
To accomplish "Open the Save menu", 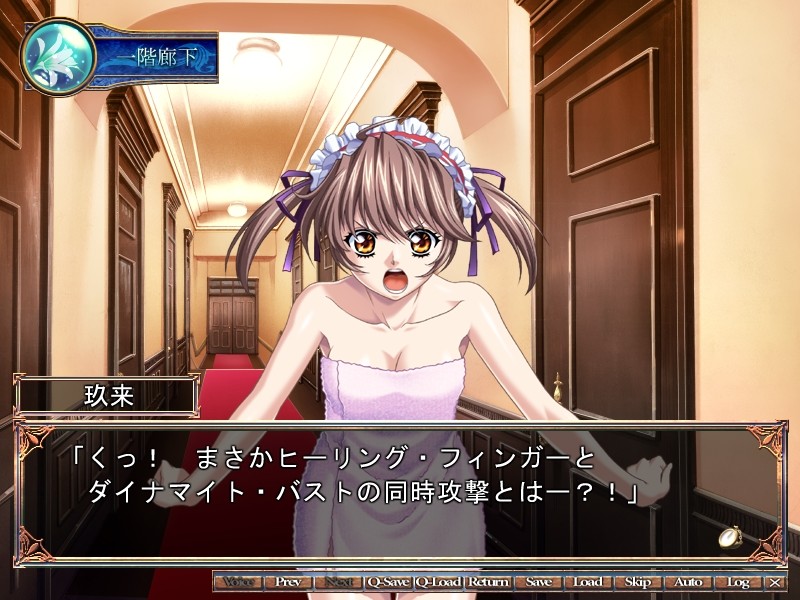I will pos(538,581).
